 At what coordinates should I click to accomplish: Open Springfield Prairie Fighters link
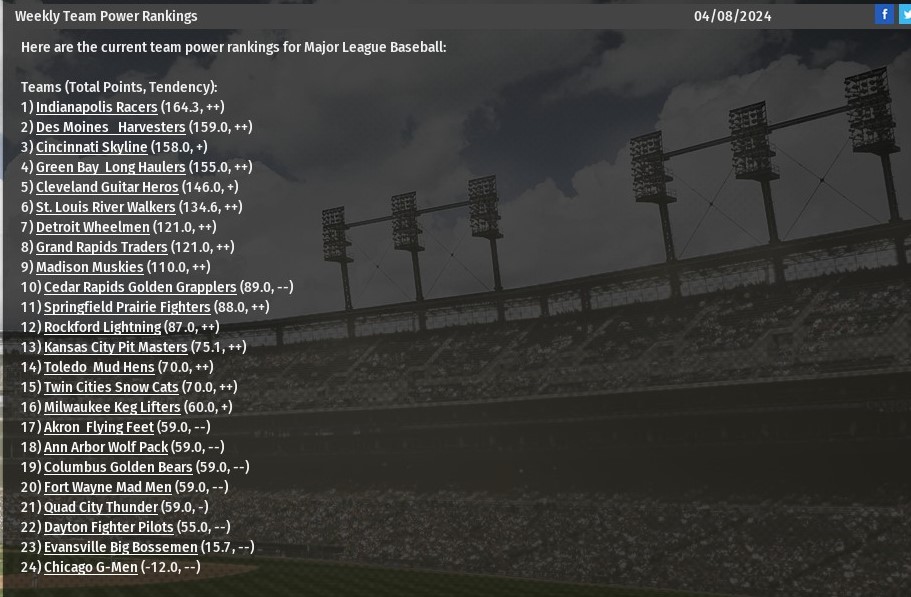point(127,307)
